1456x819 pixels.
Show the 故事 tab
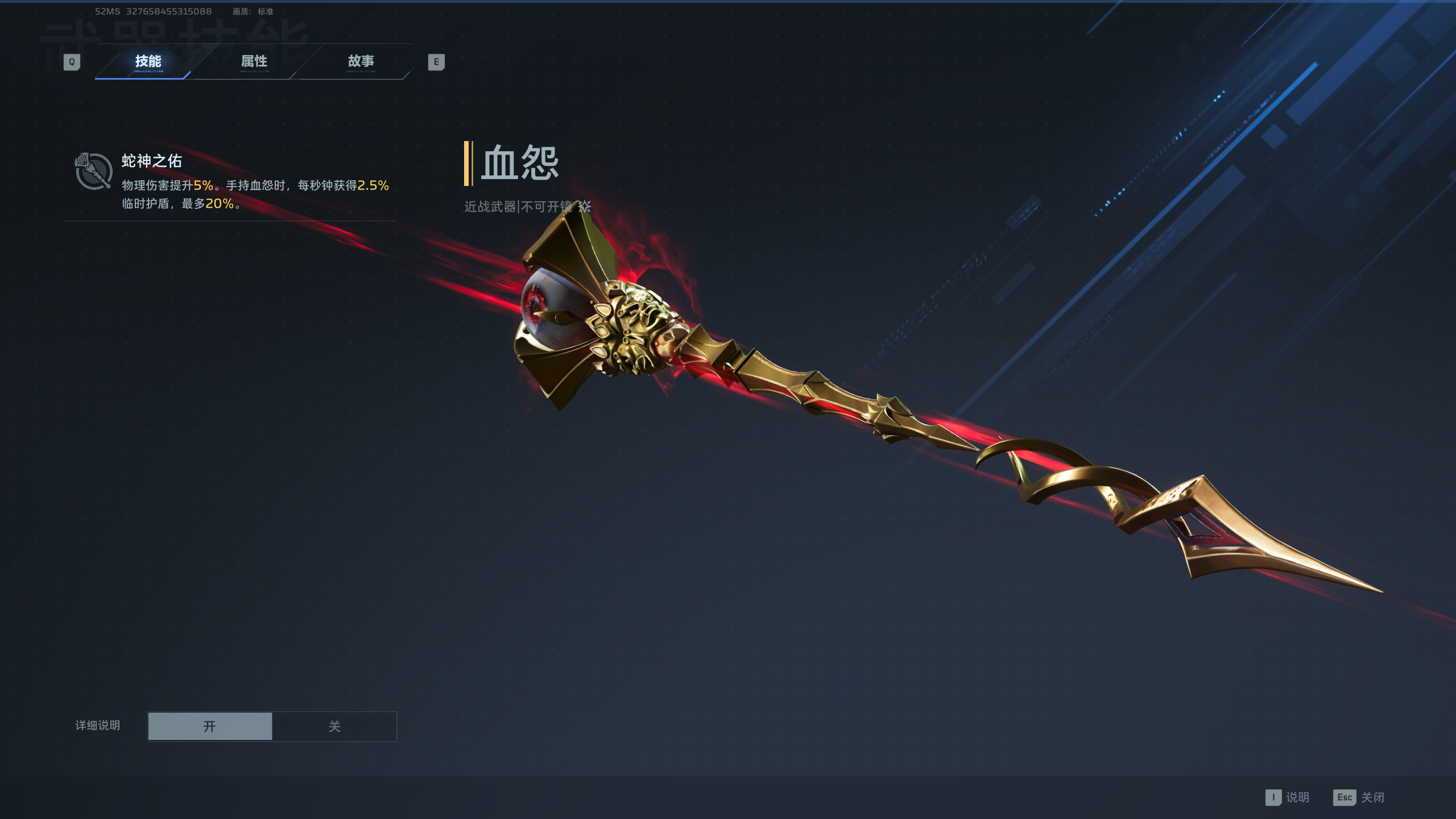pyautogui.click(x=361, y=61)
